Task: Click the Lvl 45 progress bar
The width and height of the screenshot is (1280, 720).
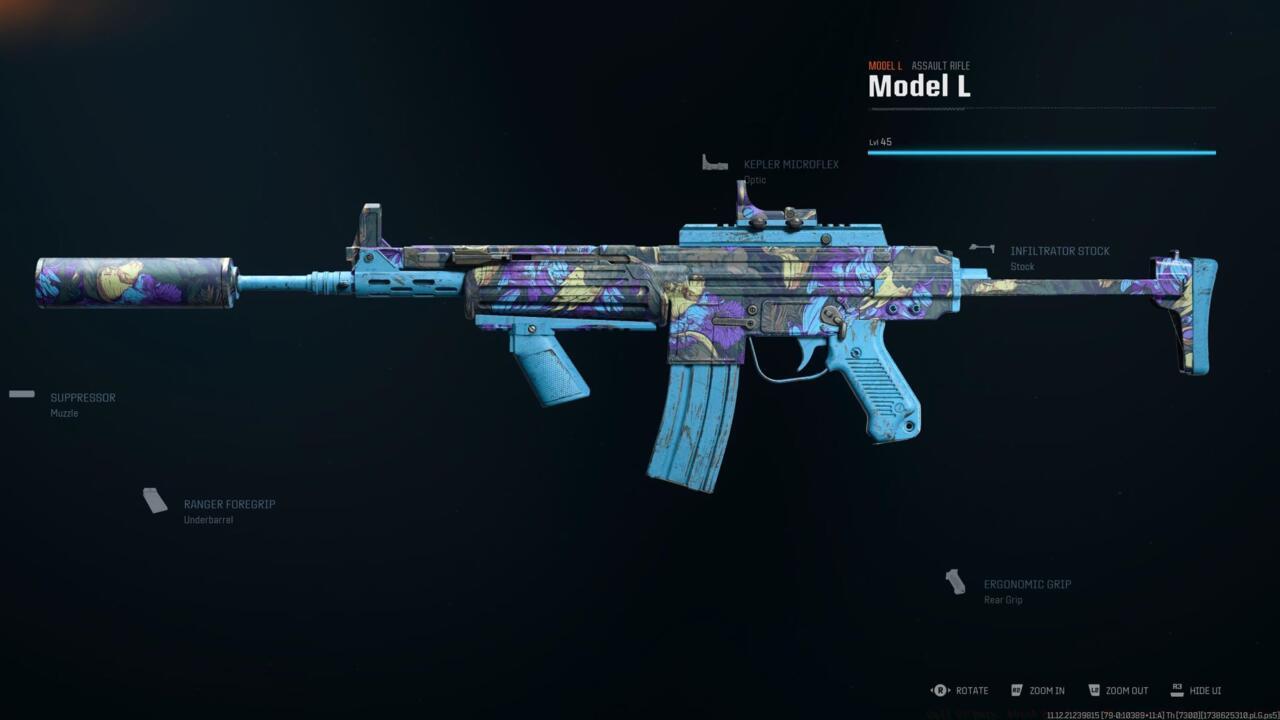Action: [x=1040, y=152]
